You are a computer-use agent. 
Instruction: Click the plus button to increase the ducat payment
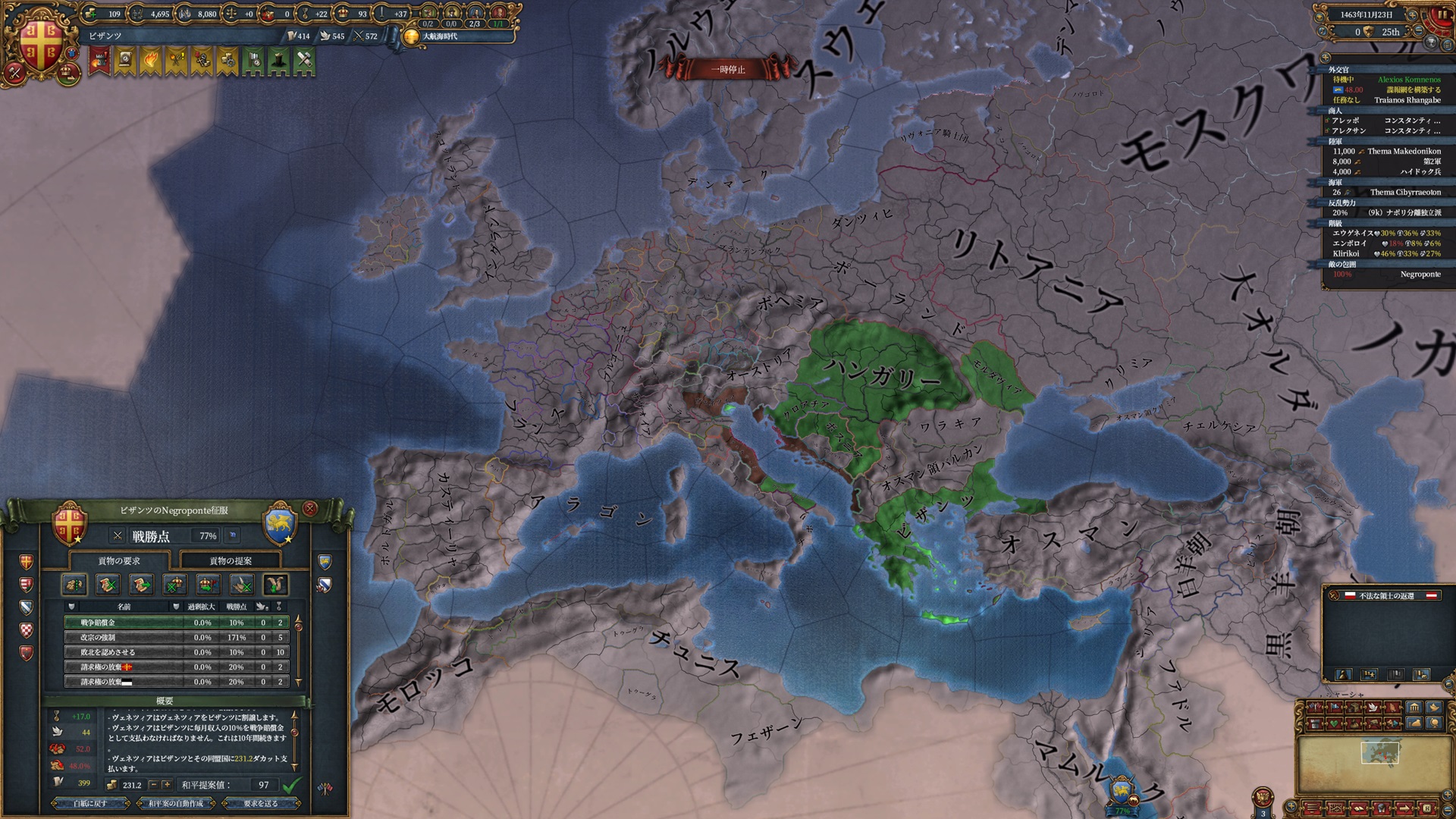tap(165, 785)
